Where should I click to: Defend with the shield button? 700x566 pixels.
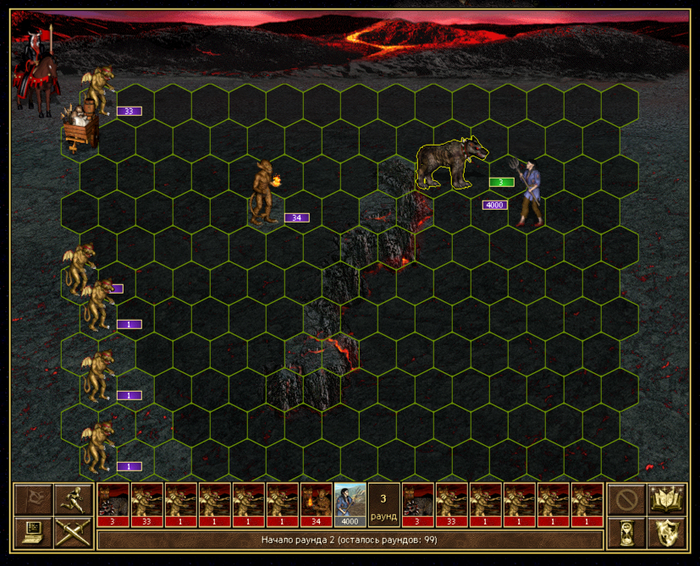[x=664, y=532]
